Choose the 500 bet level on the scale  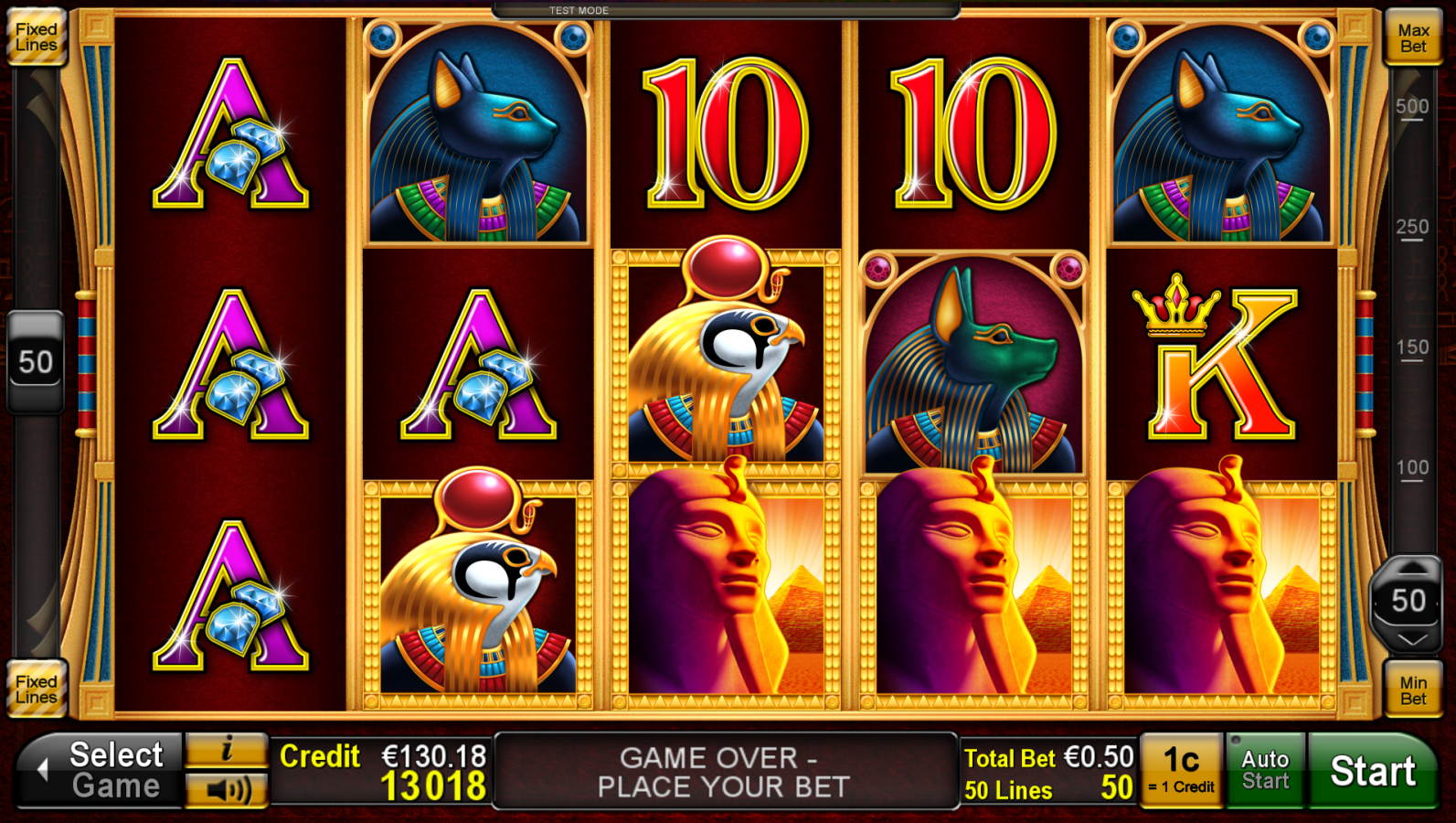coord(1412,107)
